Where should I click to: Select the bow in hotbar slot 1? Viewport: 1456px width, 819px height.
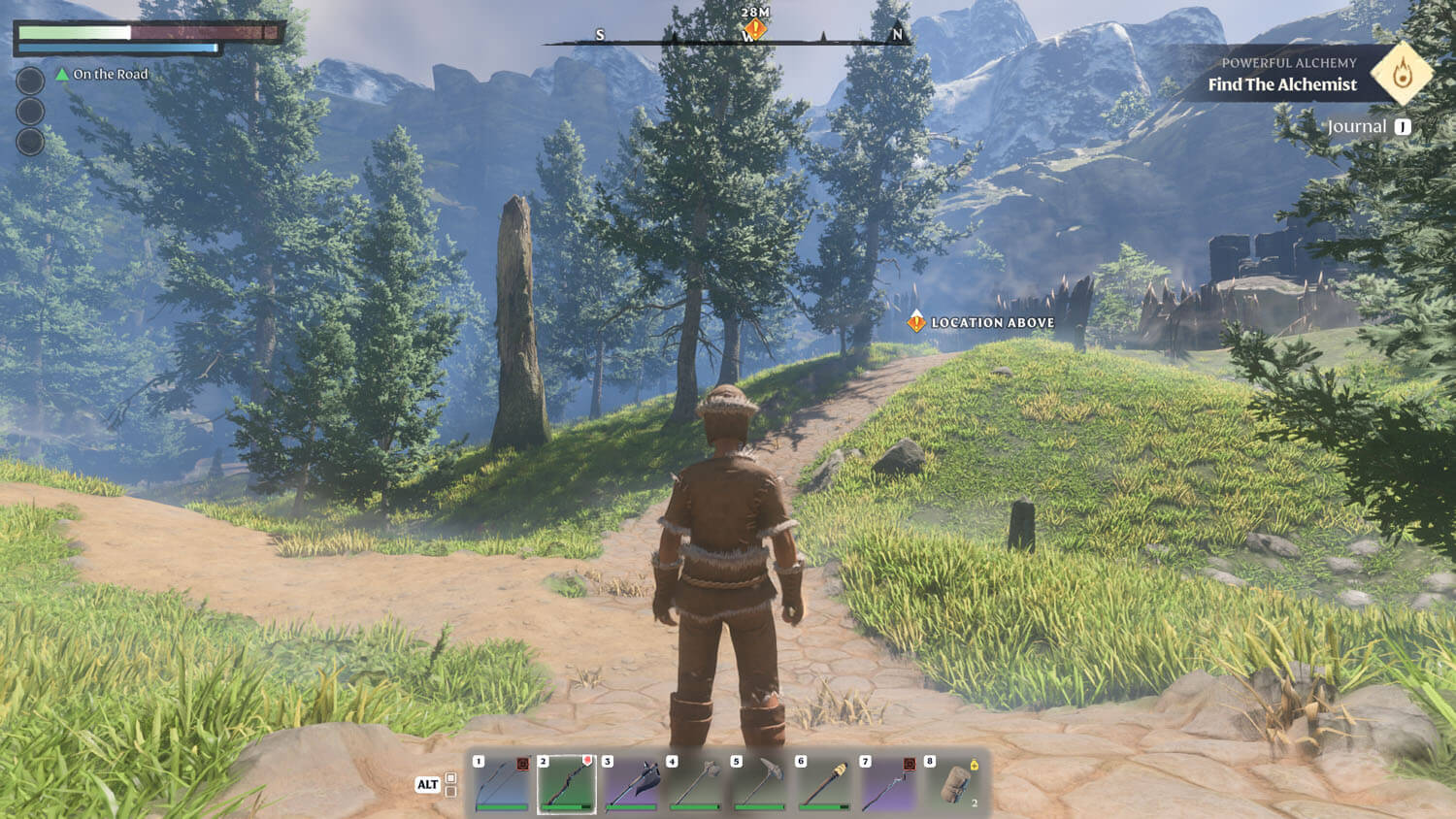point(502,782)
